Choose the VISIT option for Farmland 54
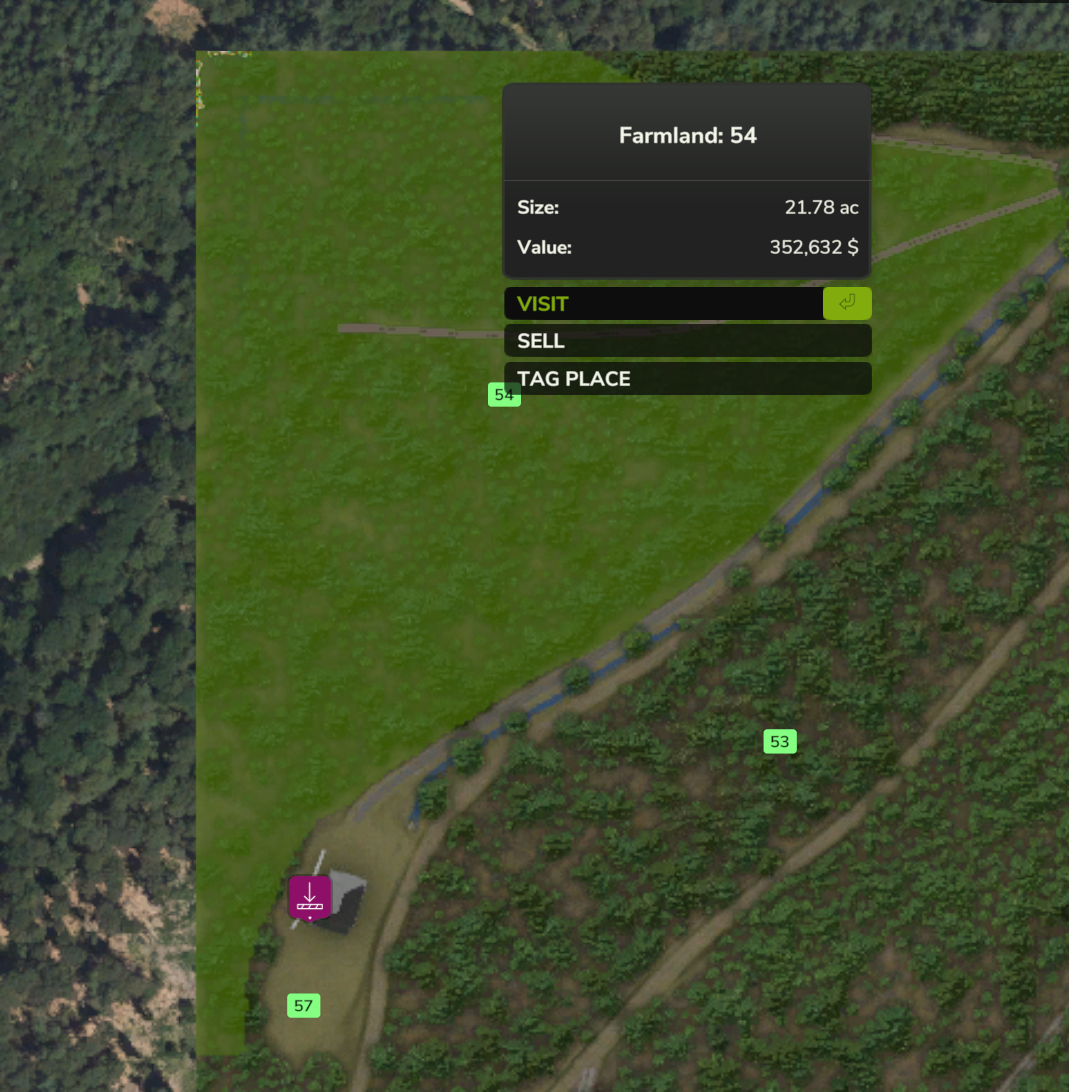The width and height of the screenshot is (1069, 1092). point(664,304)
